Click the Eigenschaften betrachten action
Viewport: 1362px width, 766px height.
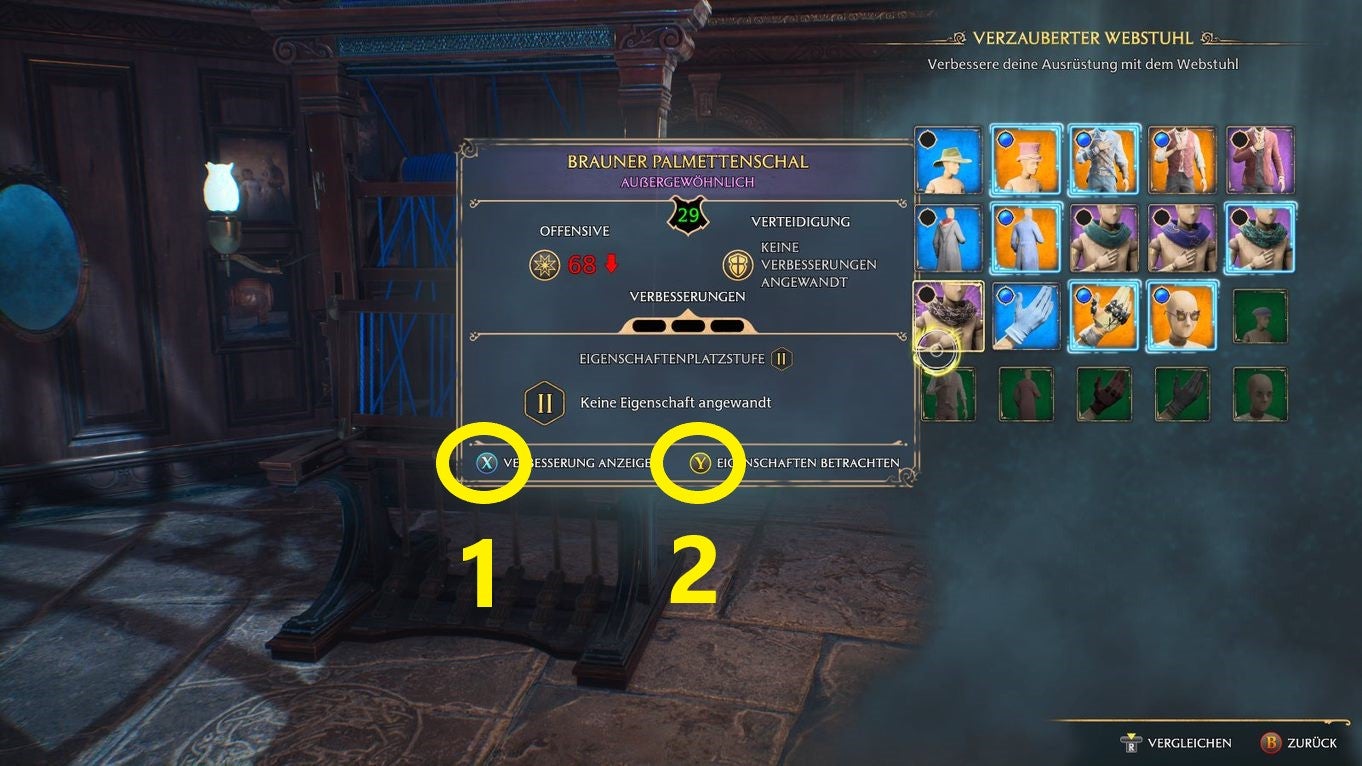(x=700, y=462)
